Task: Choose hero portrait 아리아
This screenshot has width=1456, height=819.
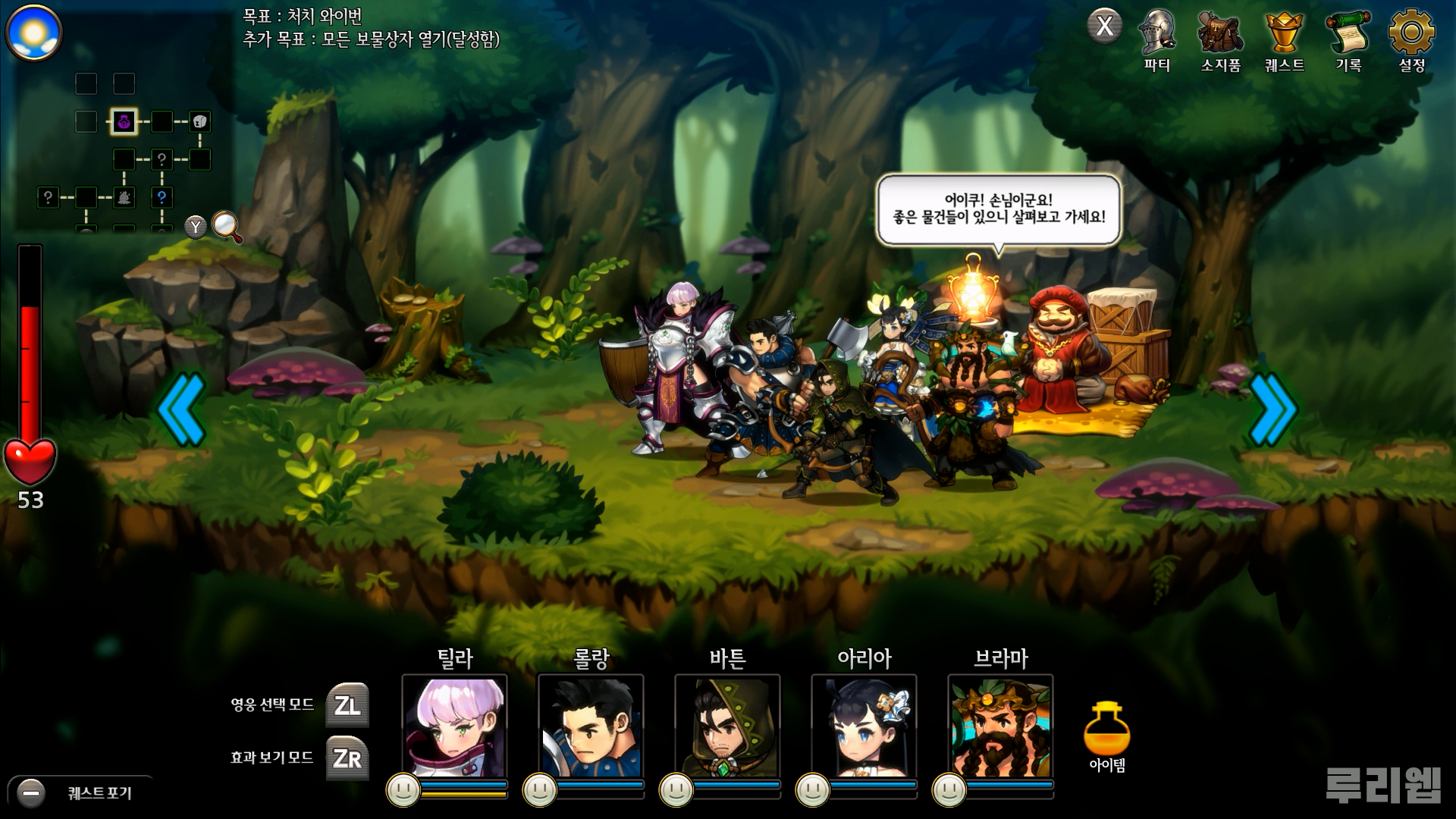Action: pyautogui.click(x=864, y=725)
